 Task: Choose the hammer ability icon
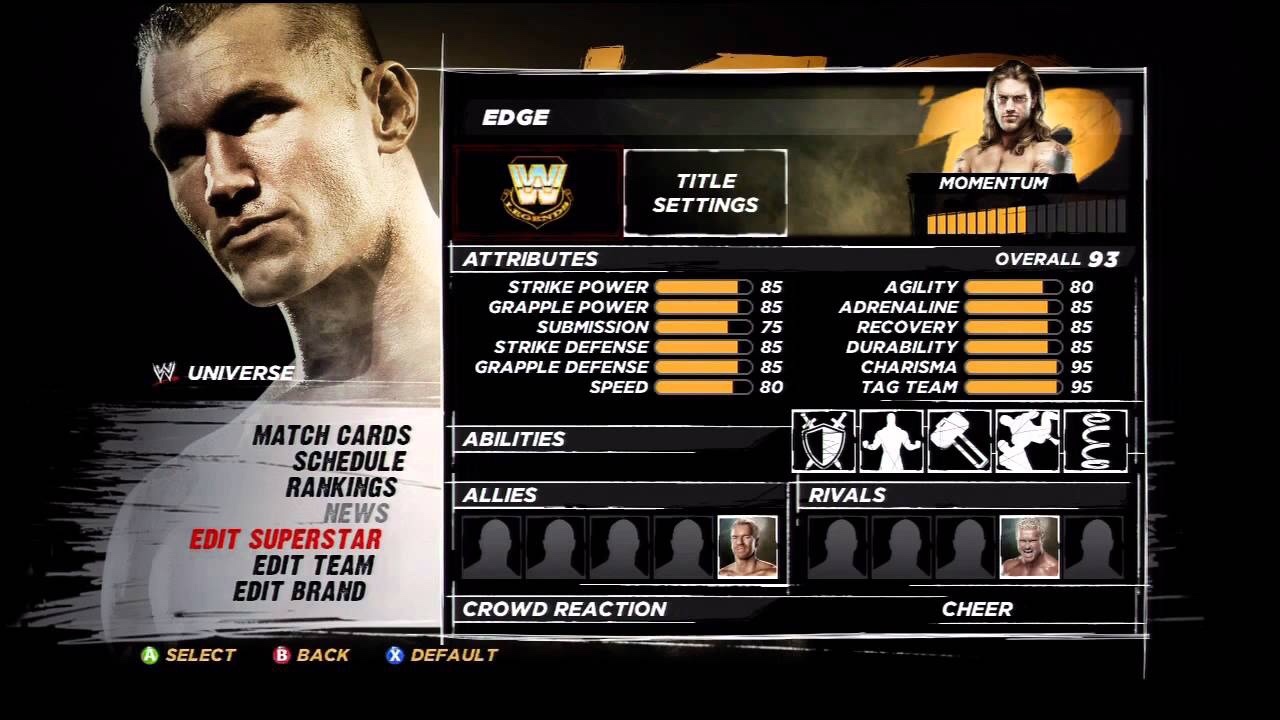point(959,440)
